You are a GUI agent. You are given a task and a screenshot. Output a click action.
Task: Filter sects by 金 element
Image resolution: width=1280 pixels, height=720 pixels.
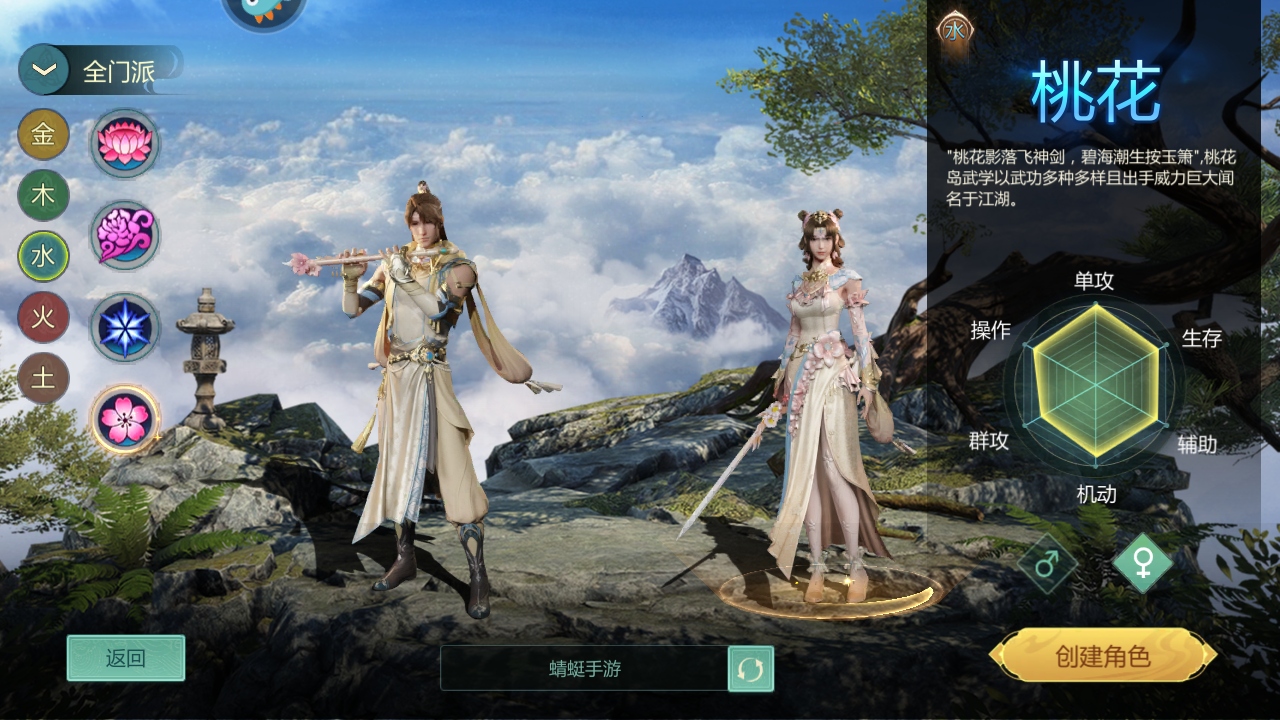point(43,135)
